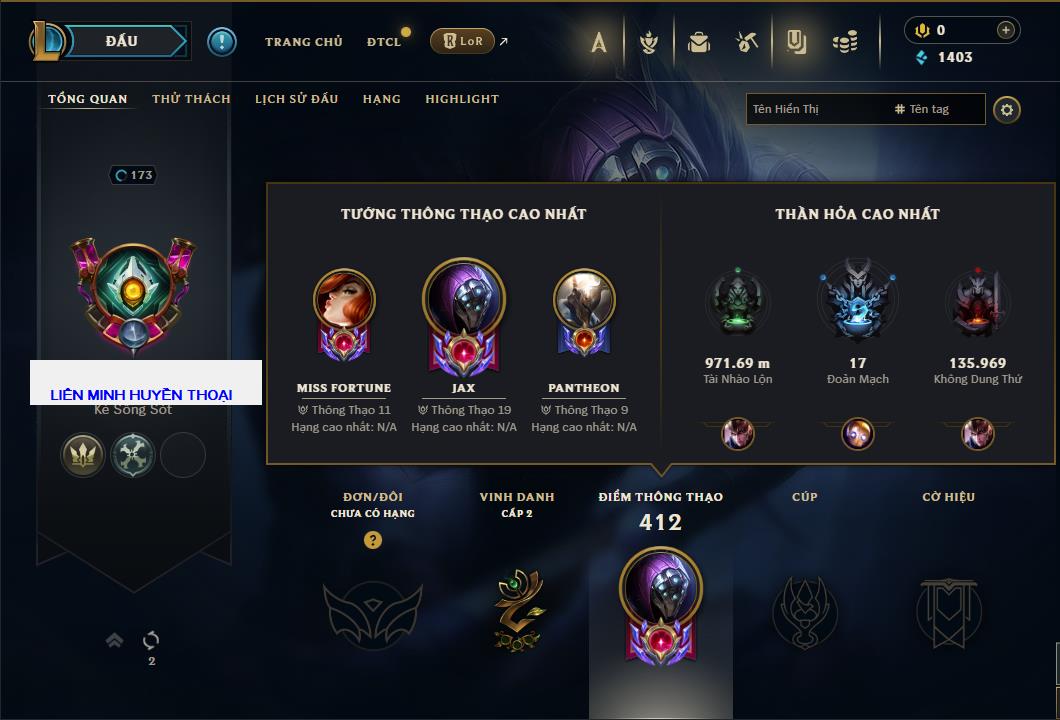Open the TRANG CHỦ home page

pos(303,42)
